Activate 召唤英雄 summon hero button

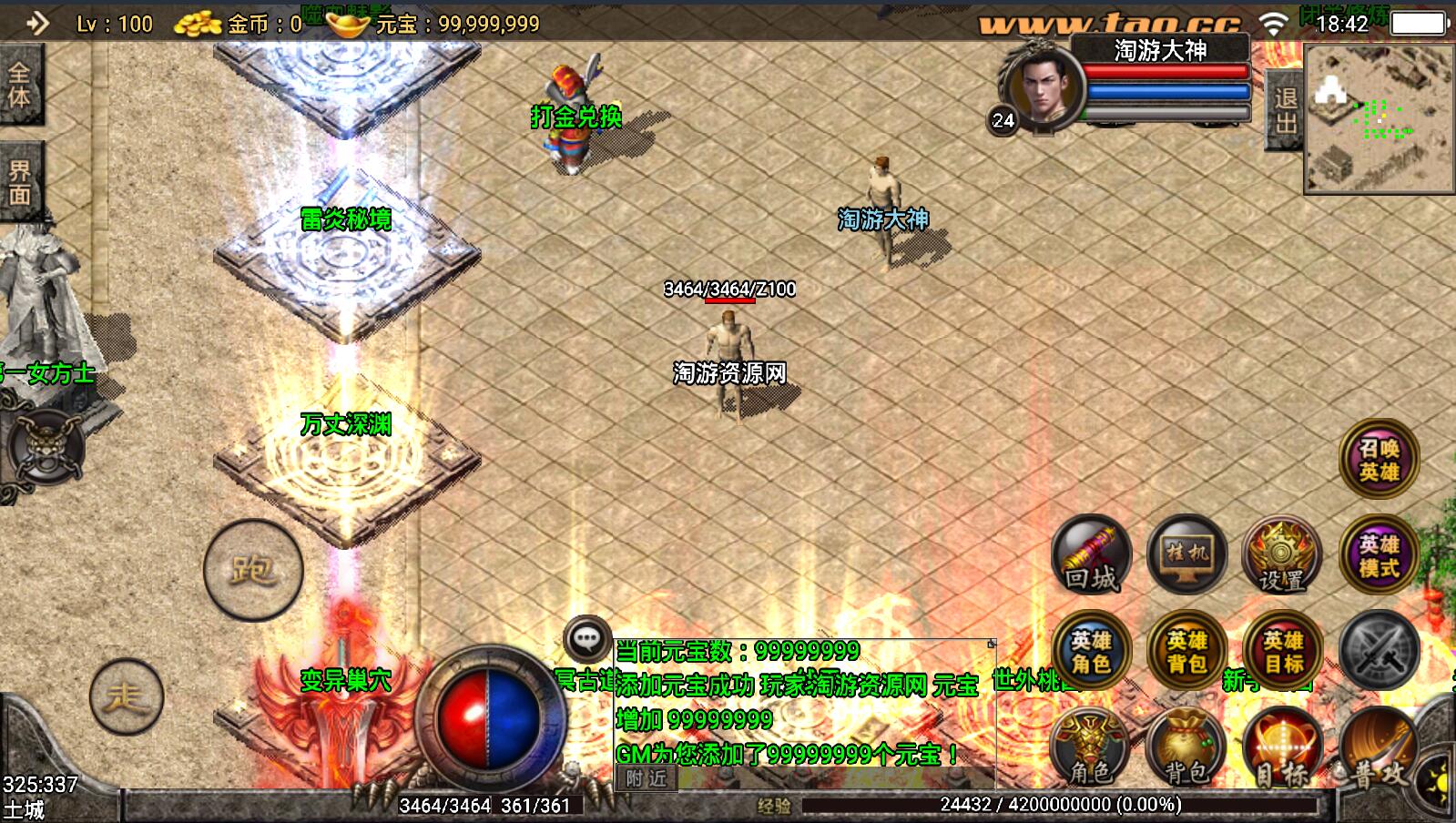[1379, 460]
